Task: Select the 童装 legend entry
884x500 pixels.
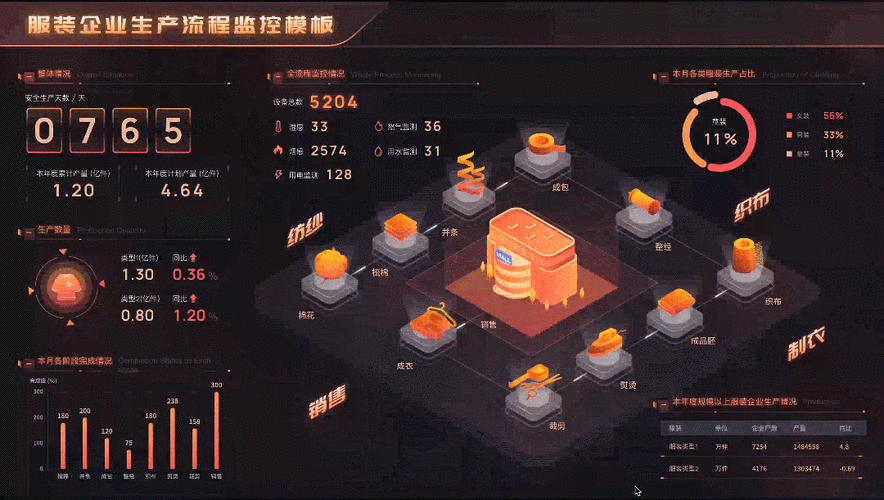Action: coord(803,154)
